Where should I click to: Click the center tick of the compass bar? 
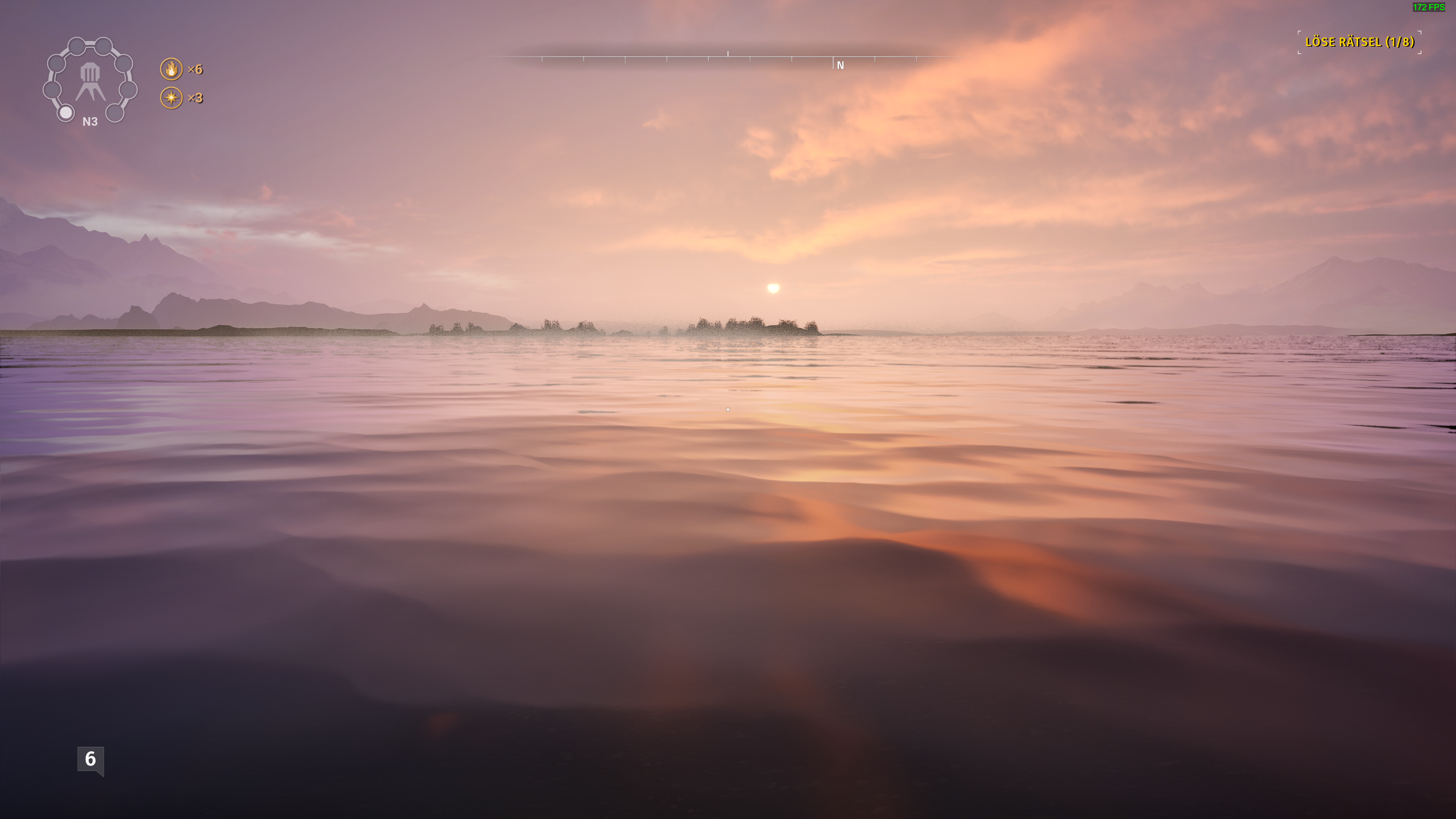point(727,55)
